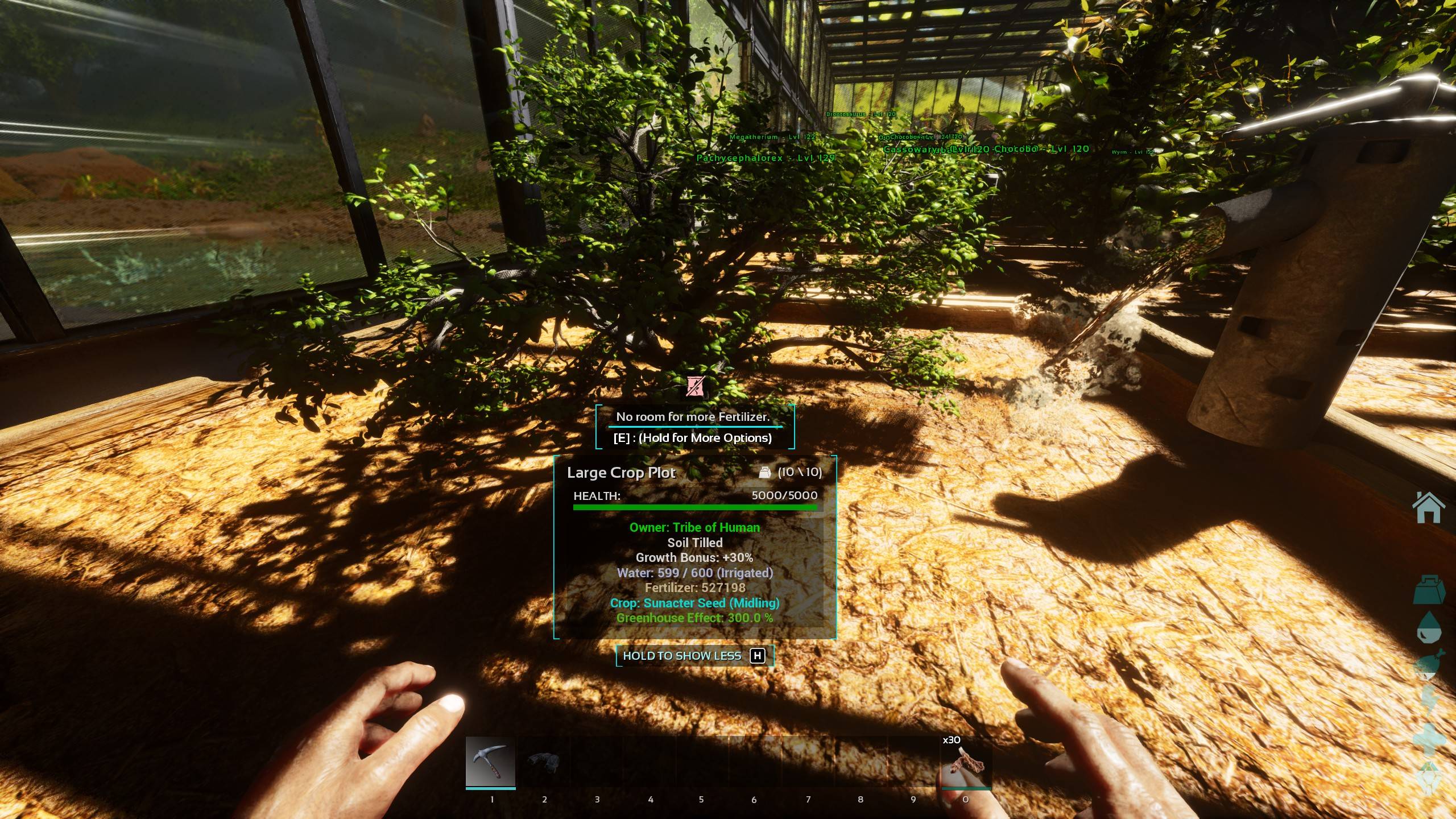Select the pickaxe in hotbar slot 1
Image resolution: width=1456 pixels, height=819 pixels.
click(x=490, y=762)
